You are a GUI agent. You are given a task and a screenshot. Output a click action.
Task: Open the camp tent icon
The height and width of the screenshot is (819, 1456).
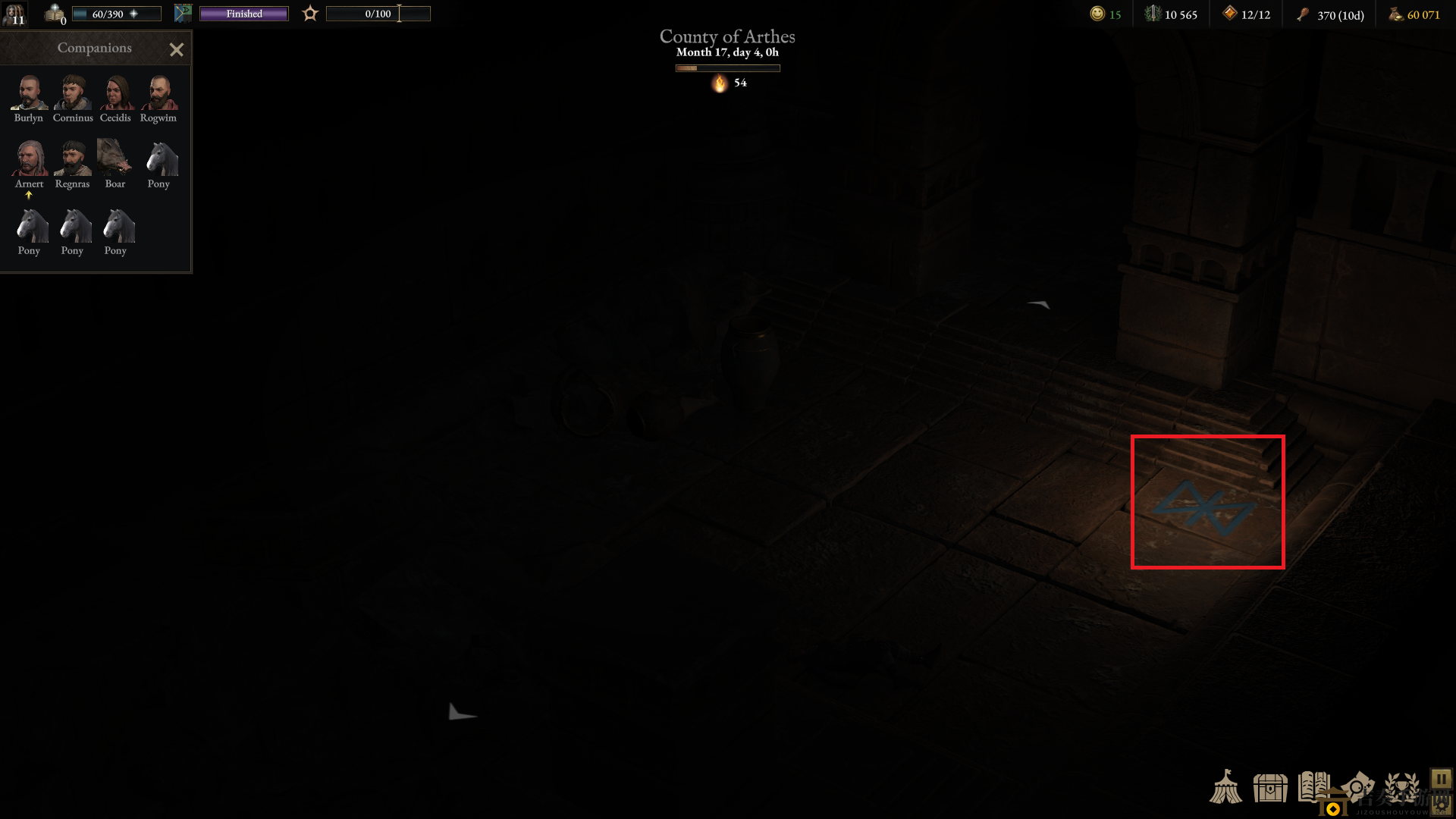click(x=1225, y=787)
